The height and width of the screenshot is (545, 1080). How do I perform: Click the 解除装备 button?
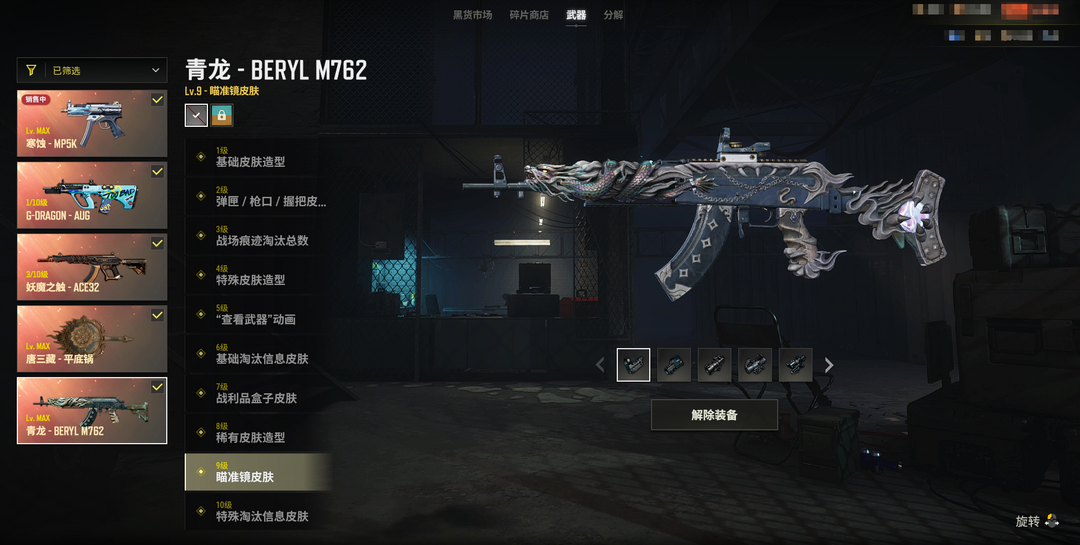point(714,415)
